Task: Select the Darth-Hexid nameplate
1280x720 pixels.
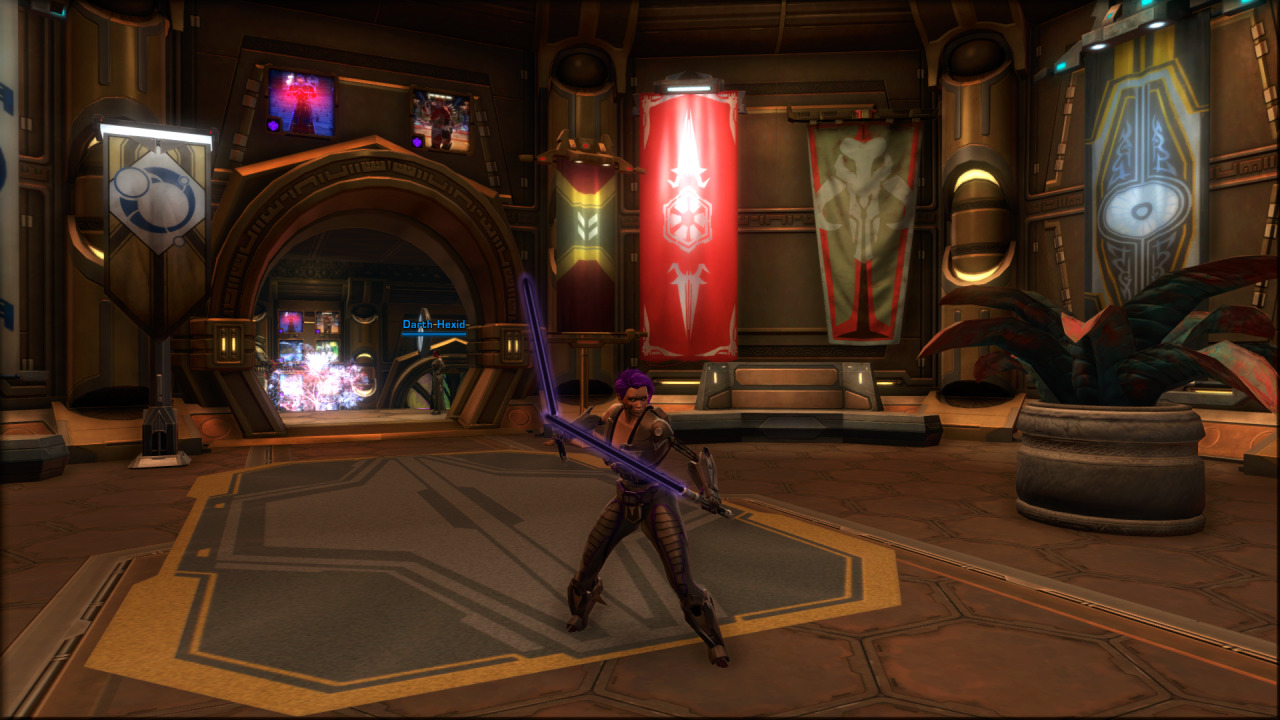Action: click(x=435, y=325)
